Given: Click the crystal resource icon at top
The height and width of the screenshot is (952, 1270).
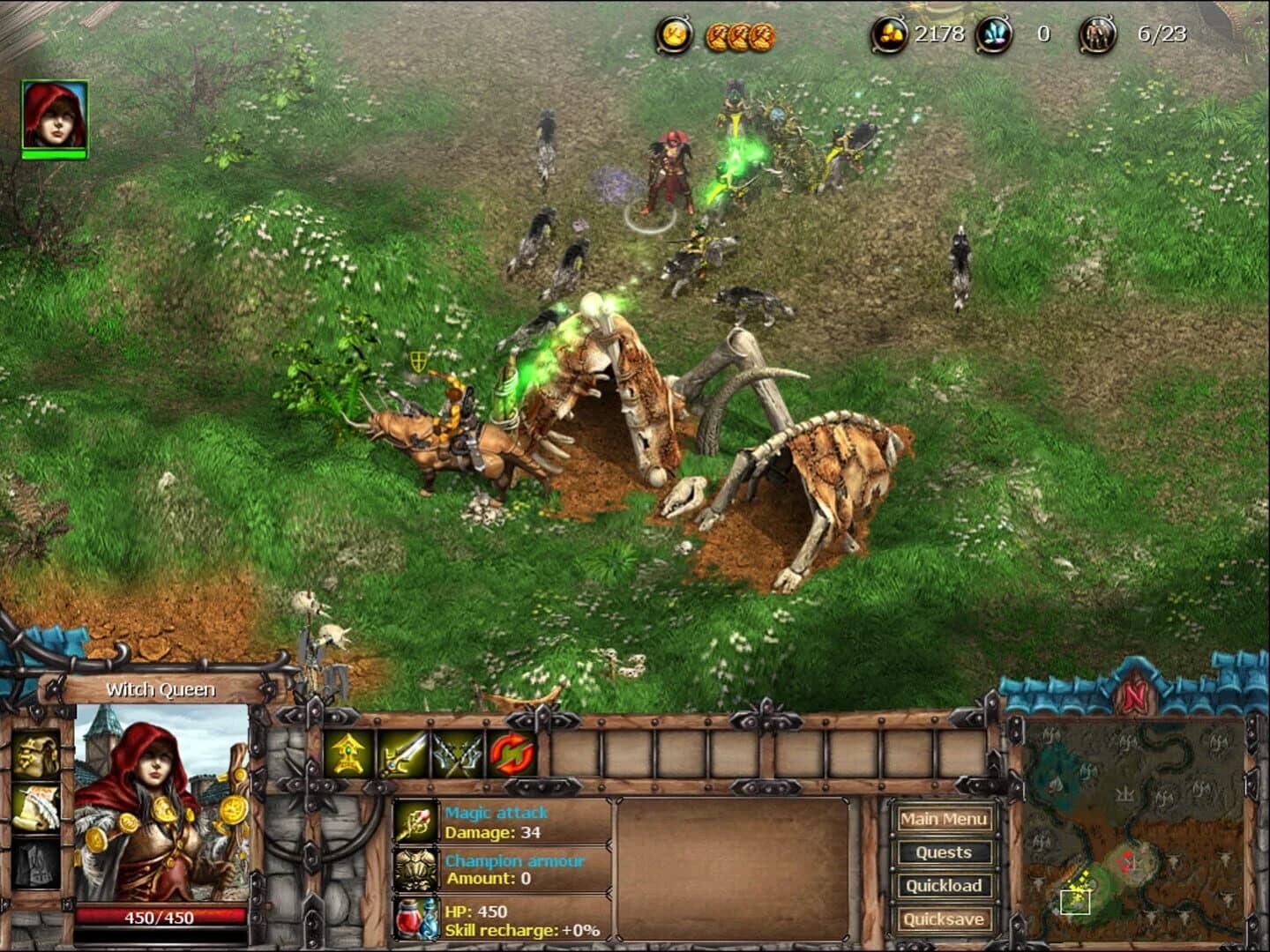Looking at the screenshot, I should (x=993, y=35).
